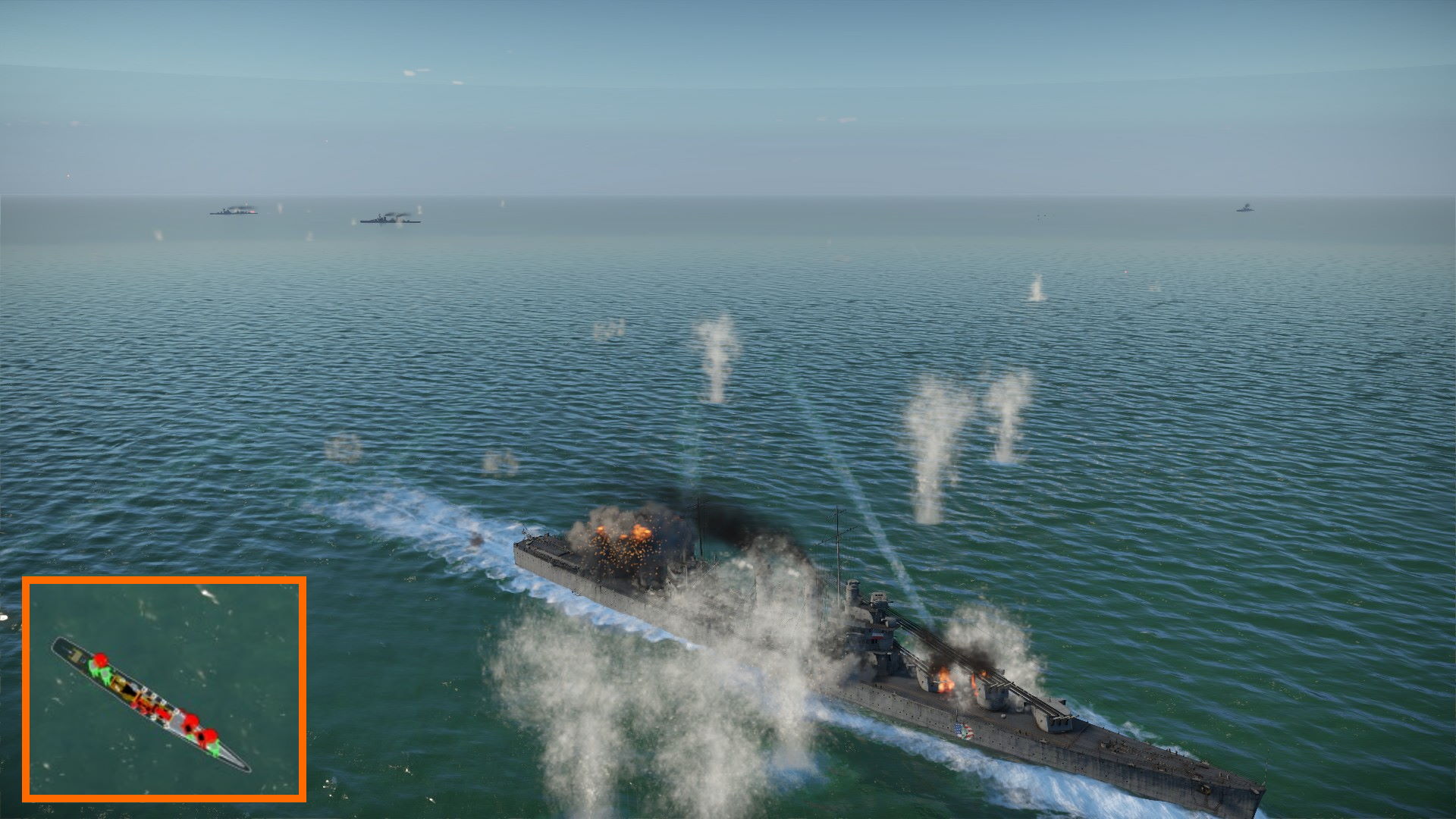The height and width of the screenshot is (819, 1456).
Task: Click the ship damage model inset panel
Action: 164,689
